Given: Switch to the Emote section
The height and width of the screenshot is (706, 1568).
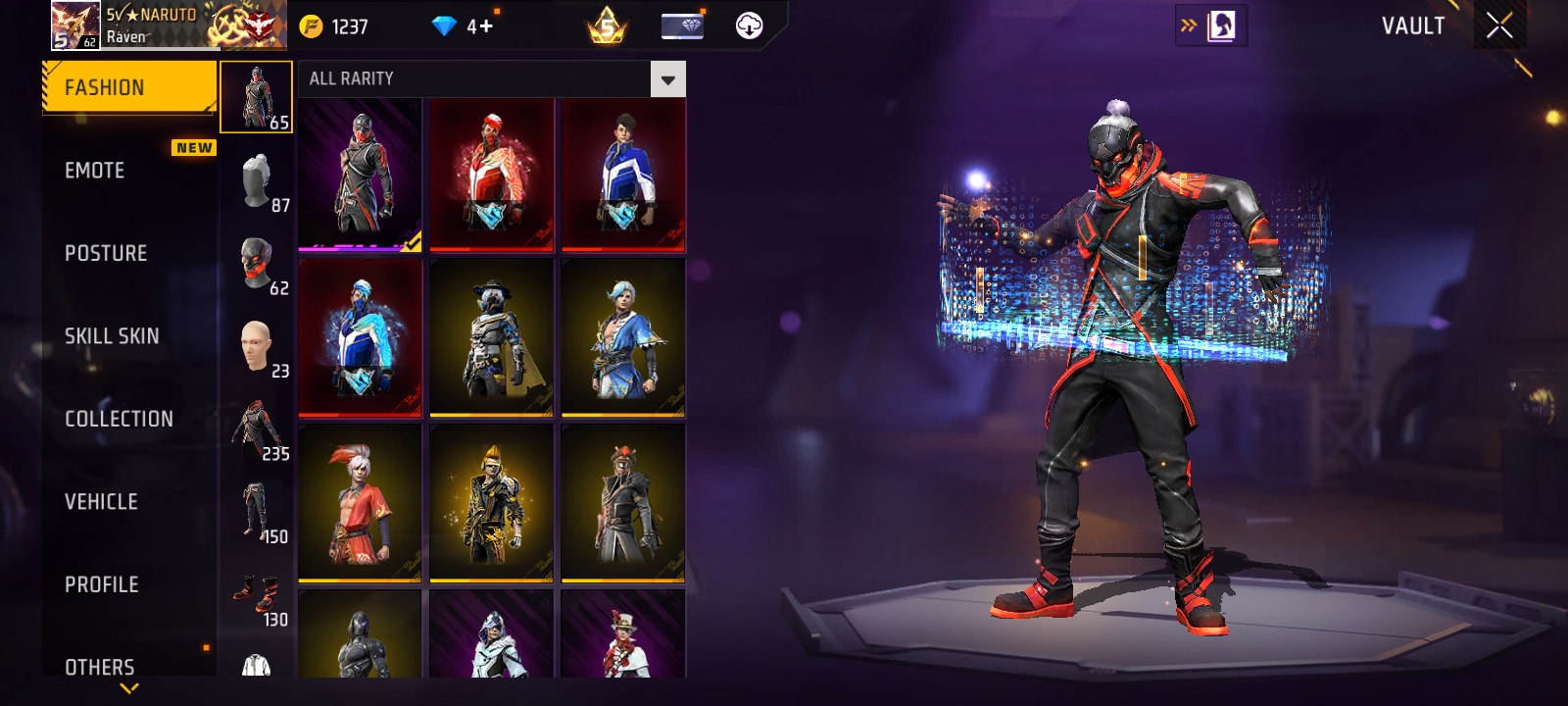Looking at the screenshot, I should click(95, 171).
